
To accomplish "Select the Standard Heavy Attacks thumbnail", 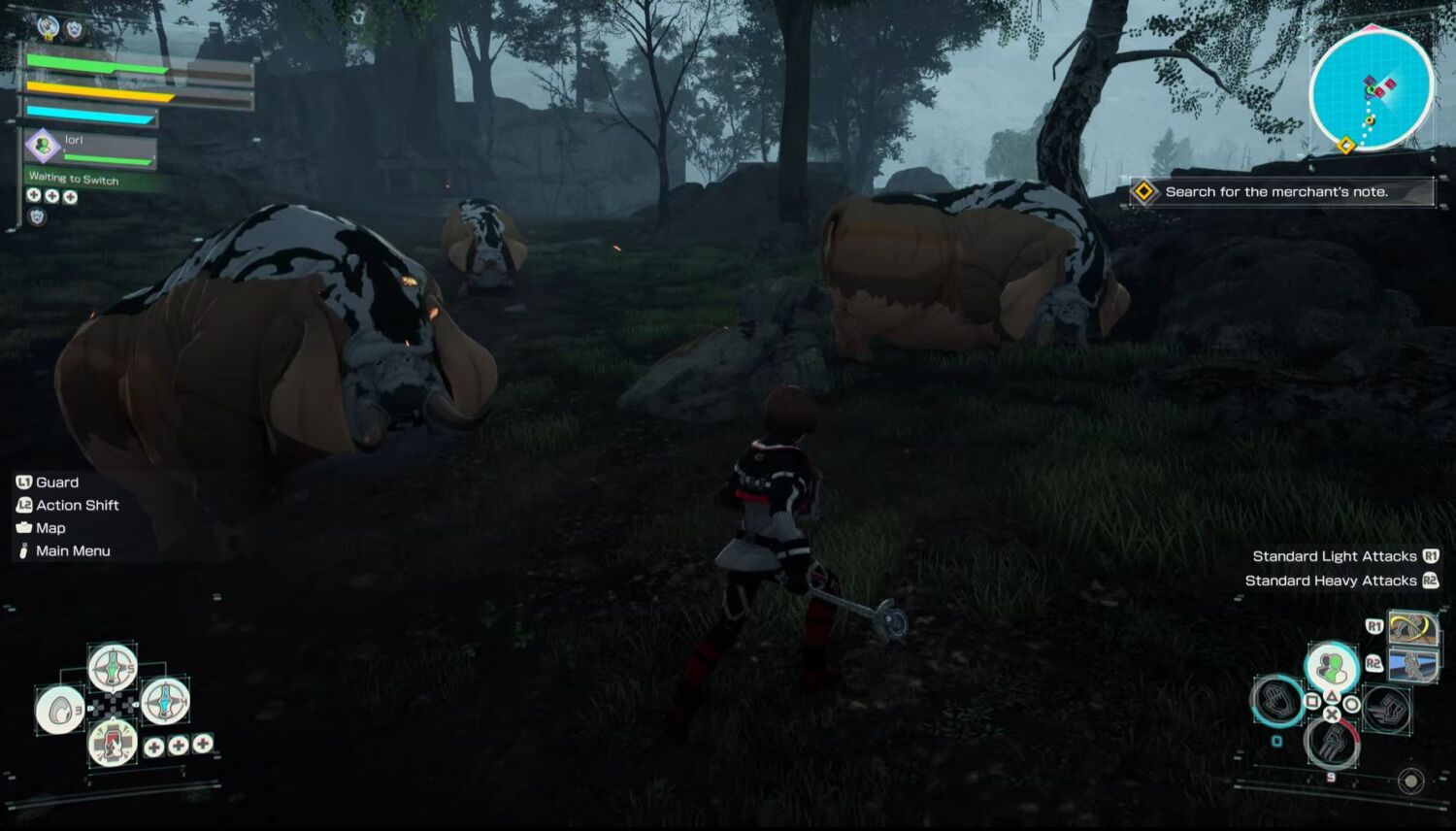I will tap(1412, 666).
